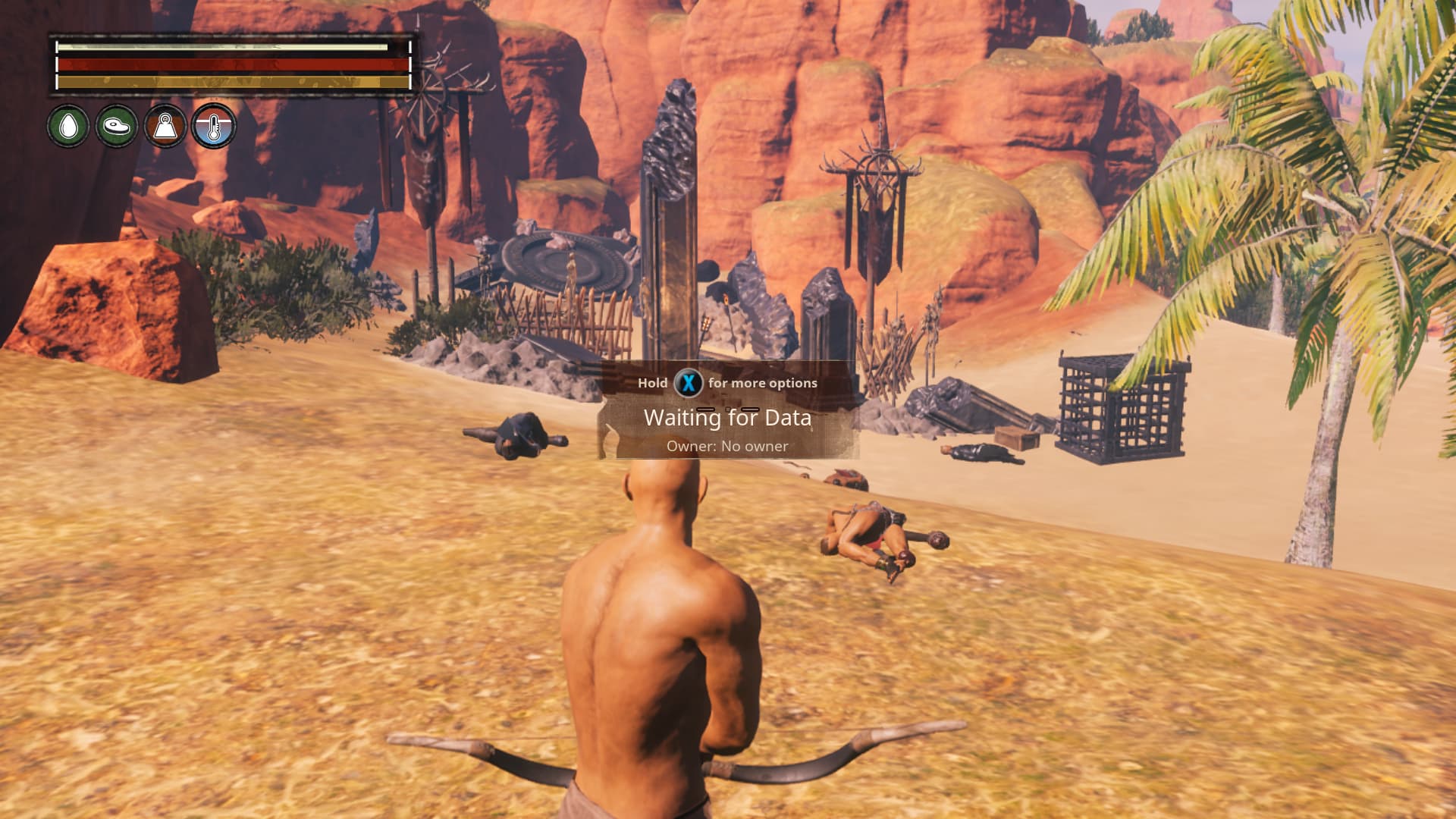Viewport: 1456px width, 819px height.
Task: Select the meat hunger status icon
Action: [117, 126]
